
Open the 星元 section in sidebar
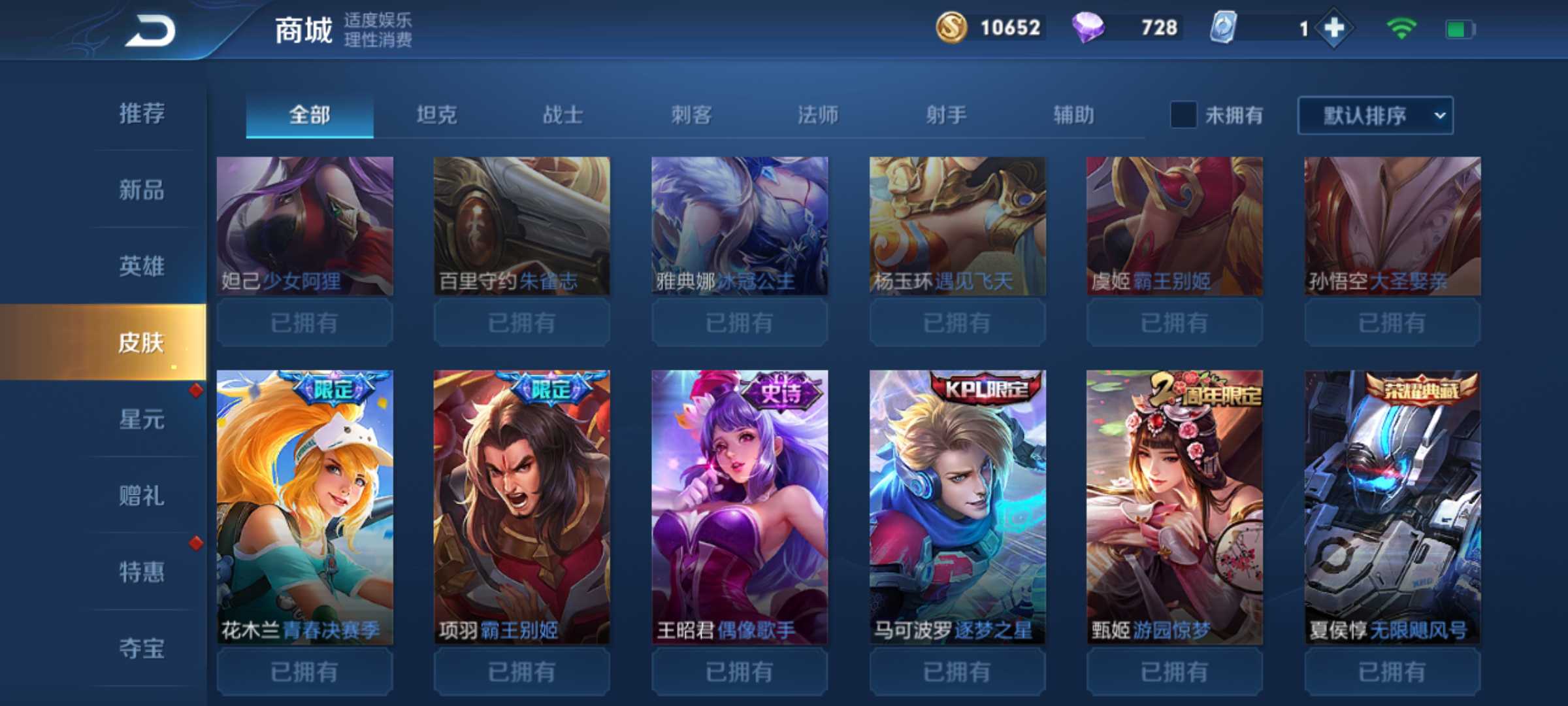click(x=141, y=420)
